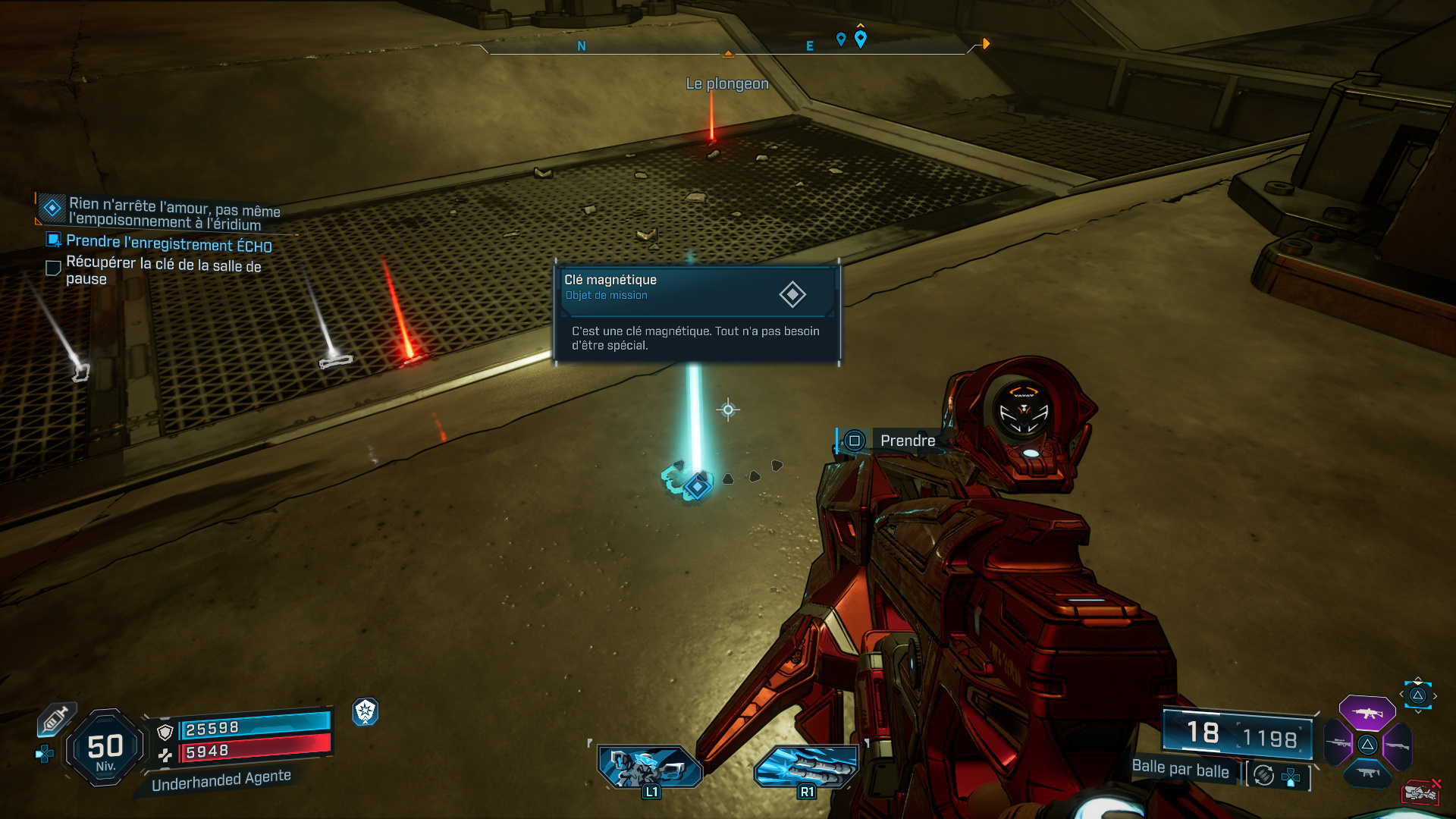Viewport: 1456px width, 819px height.
Task: Click the 'Récupérer la clé' objective checkbox
Action: tap(53, 268)
